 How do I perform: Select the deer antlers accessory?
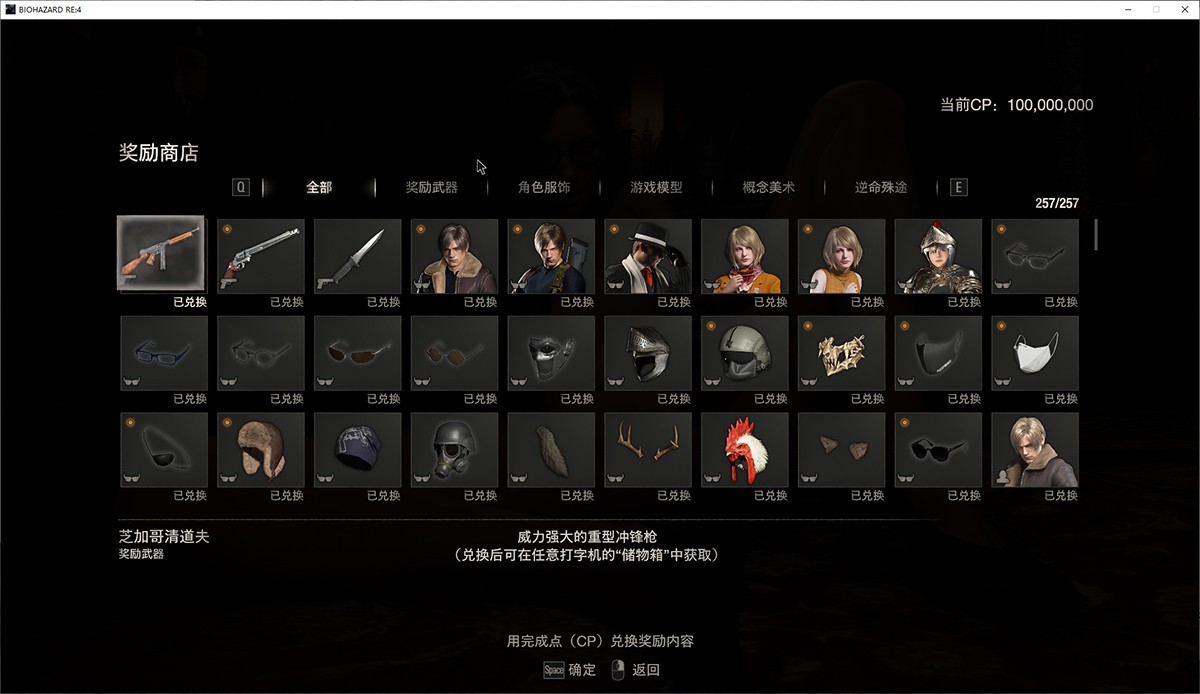648,450
